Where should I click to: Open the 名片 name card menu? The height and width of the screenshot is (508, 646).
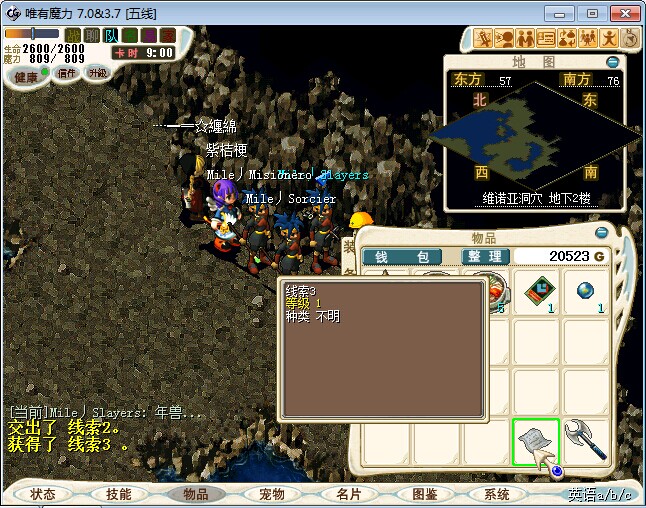(x=348, y=494)
